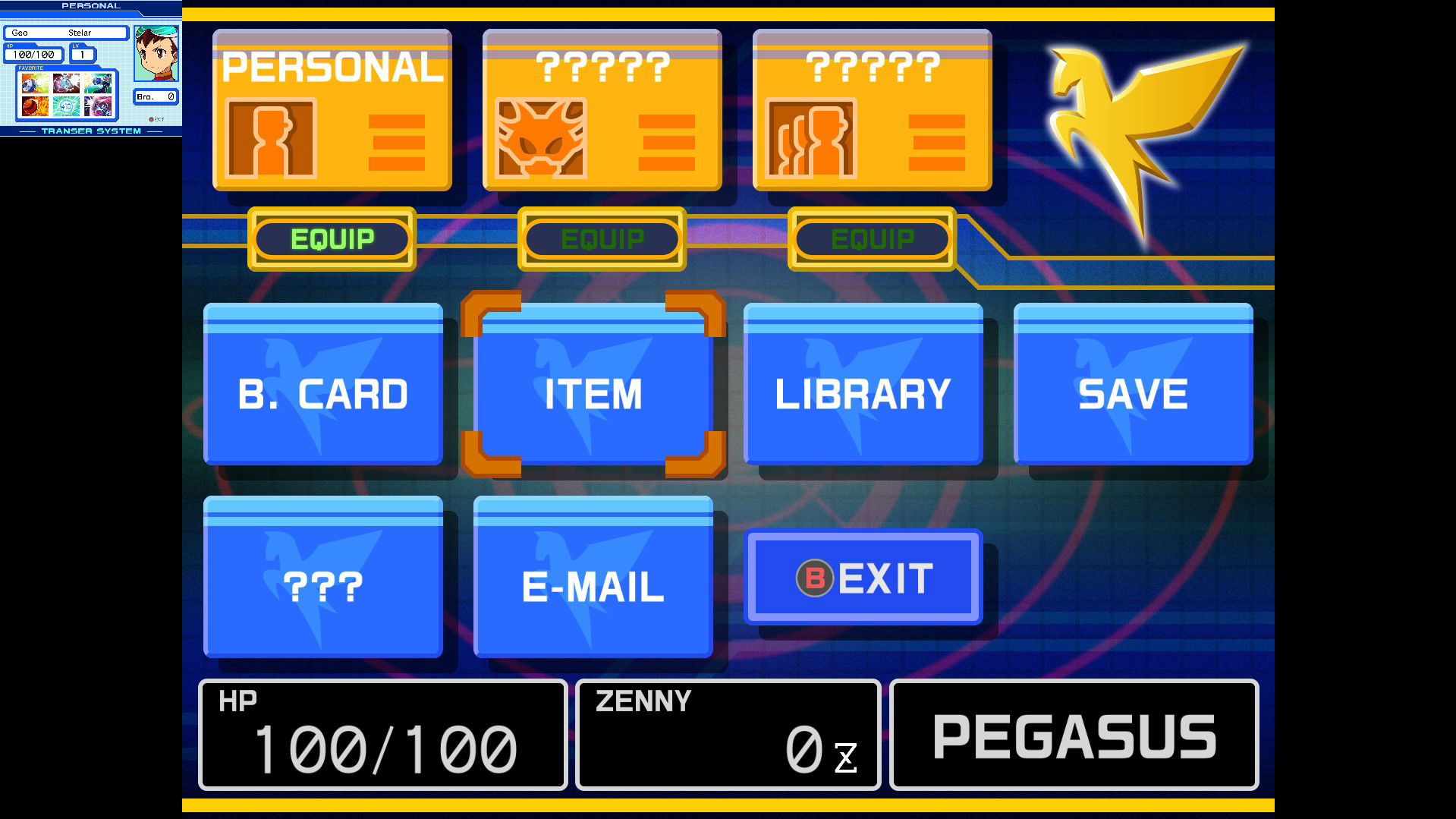
Task: Click the HP gauge showing 100/100
Action: tap(382, 734)
